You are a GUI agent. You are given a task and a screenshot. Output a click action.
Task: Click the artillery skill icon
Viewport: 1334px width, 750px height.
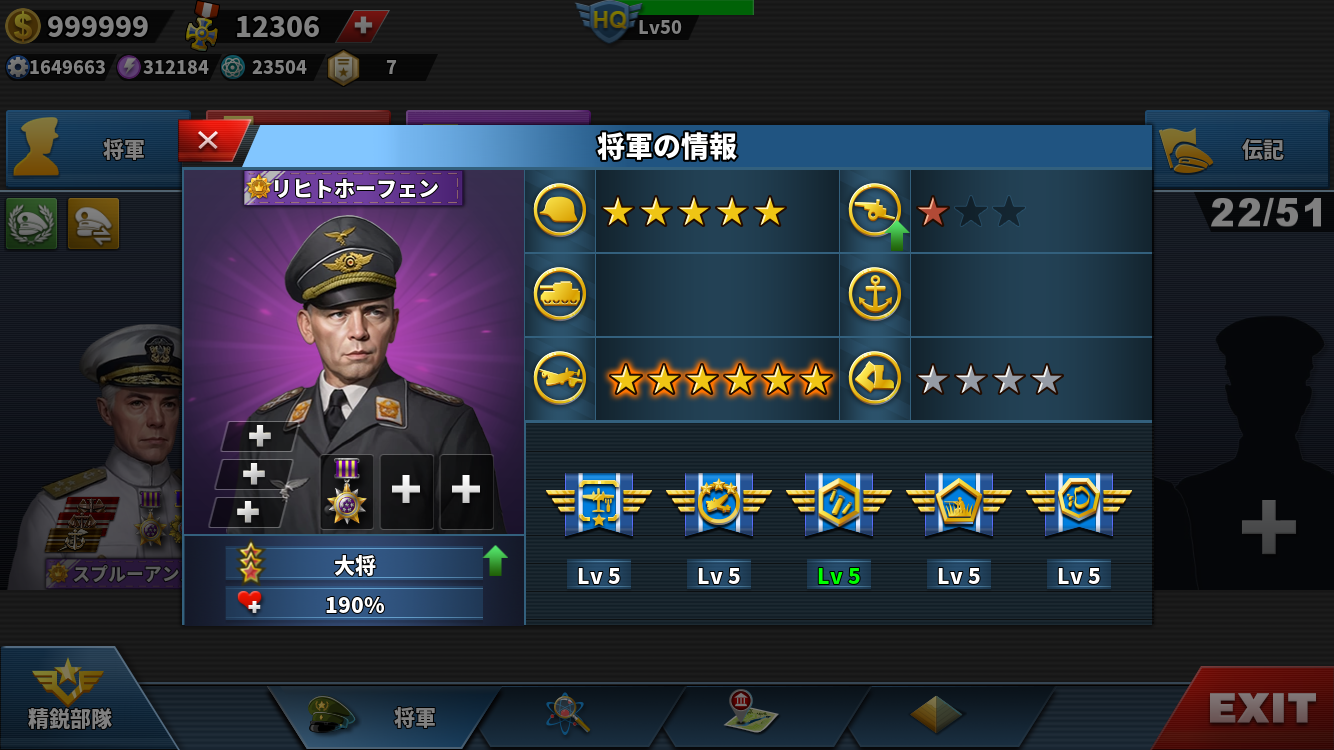875,211
